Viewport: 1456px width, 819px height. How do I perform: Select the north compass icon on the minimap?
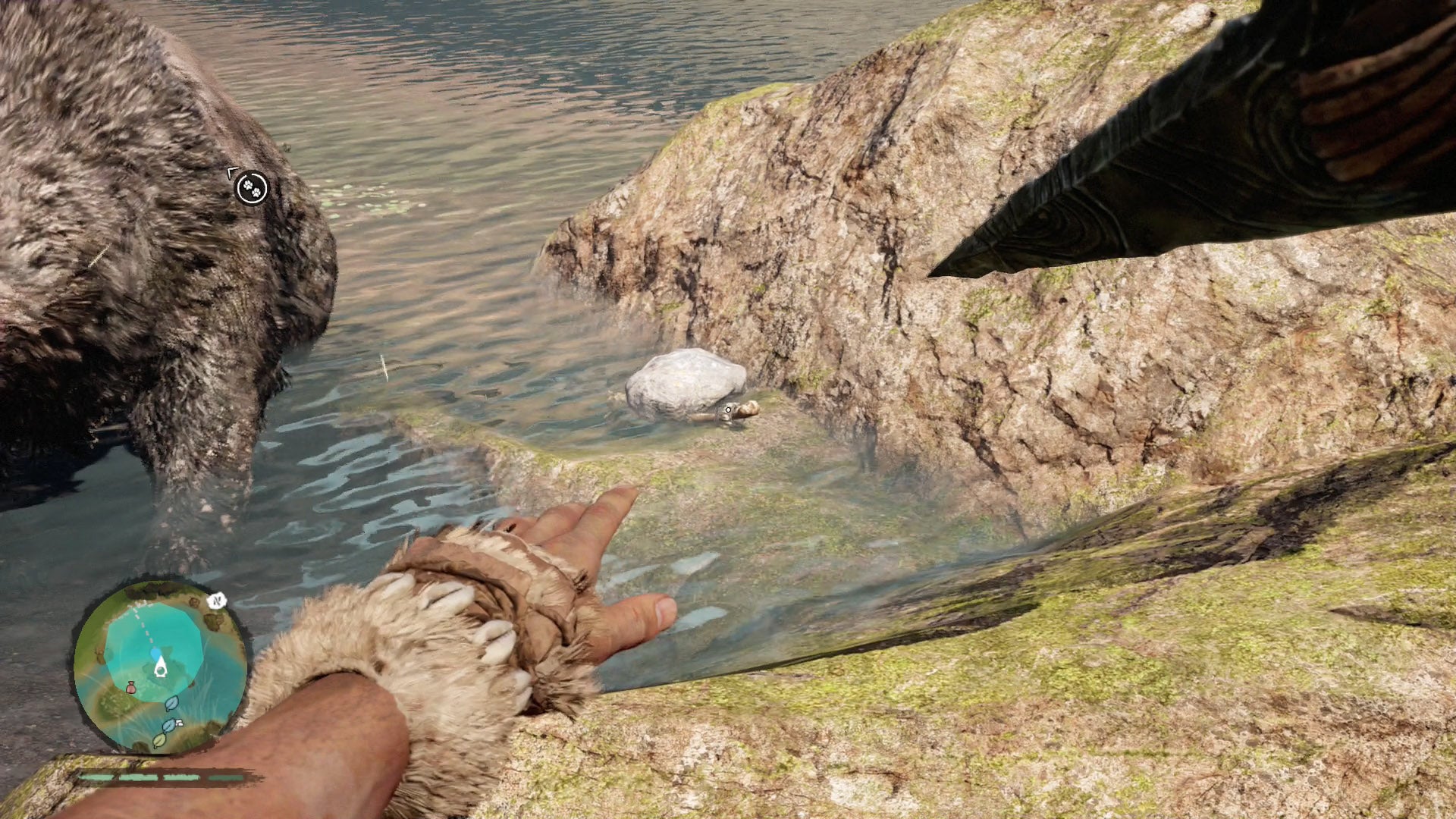tap(218, 601)
